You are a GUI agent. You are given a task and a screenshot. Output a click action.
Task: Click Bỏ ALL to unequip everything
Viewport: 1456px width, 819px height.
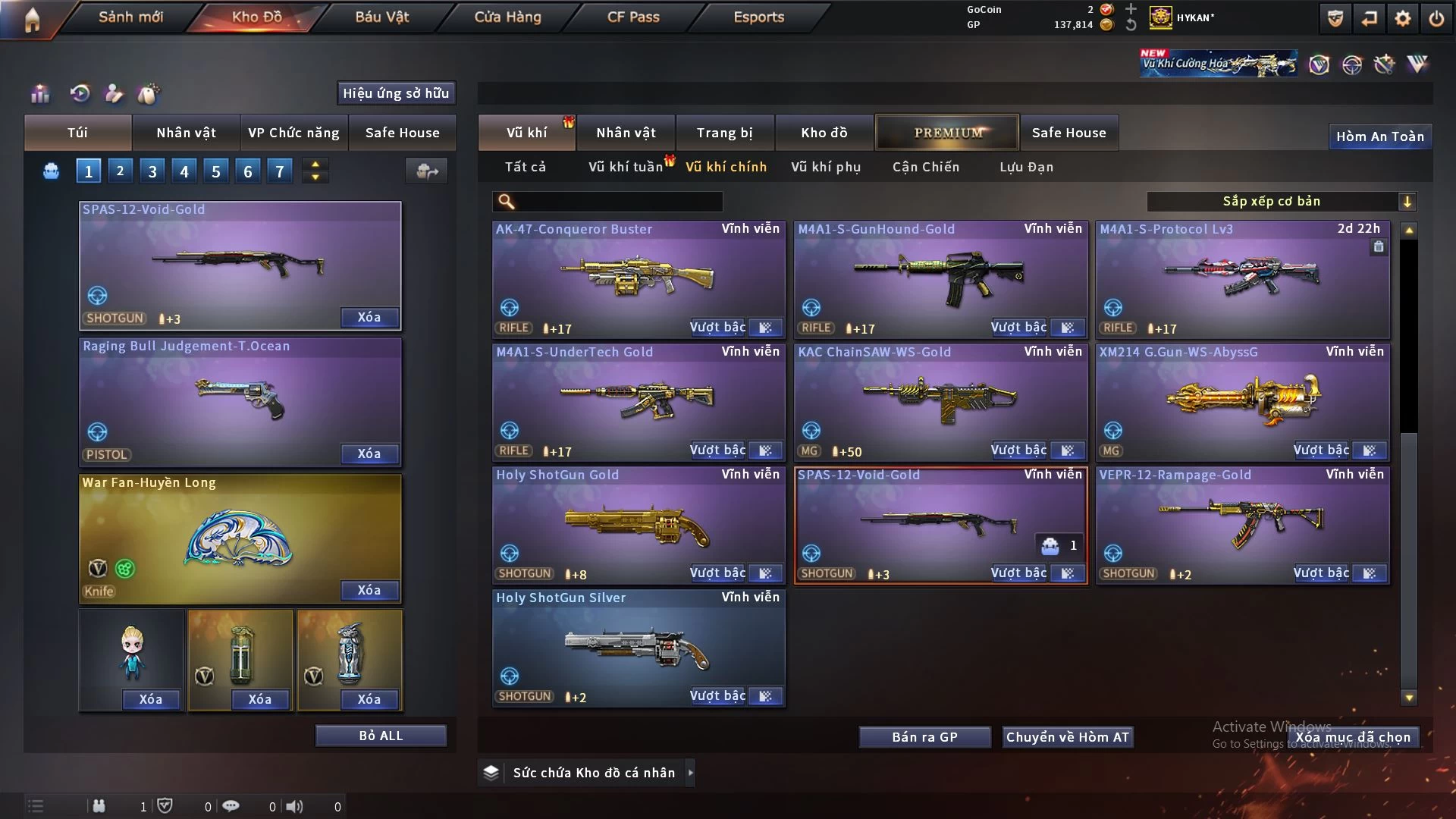[381, 736]
